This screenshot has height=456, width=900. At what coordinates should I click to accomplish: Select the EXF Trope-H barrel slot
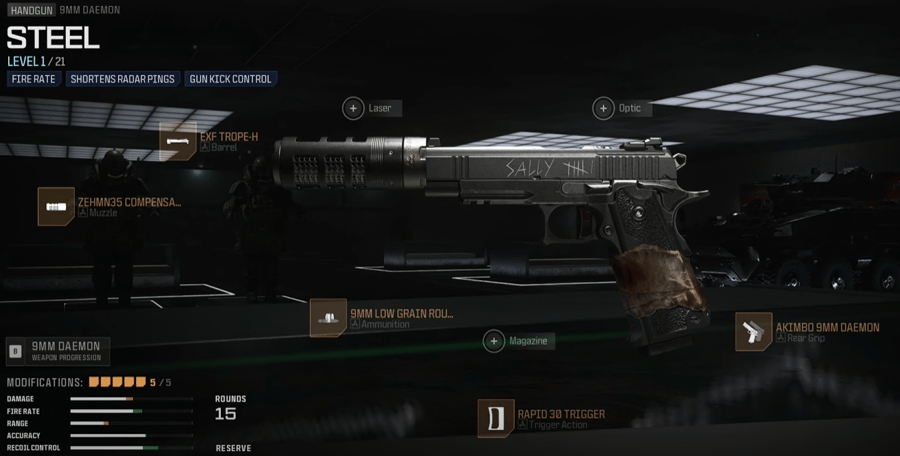(x=179, y=142)
